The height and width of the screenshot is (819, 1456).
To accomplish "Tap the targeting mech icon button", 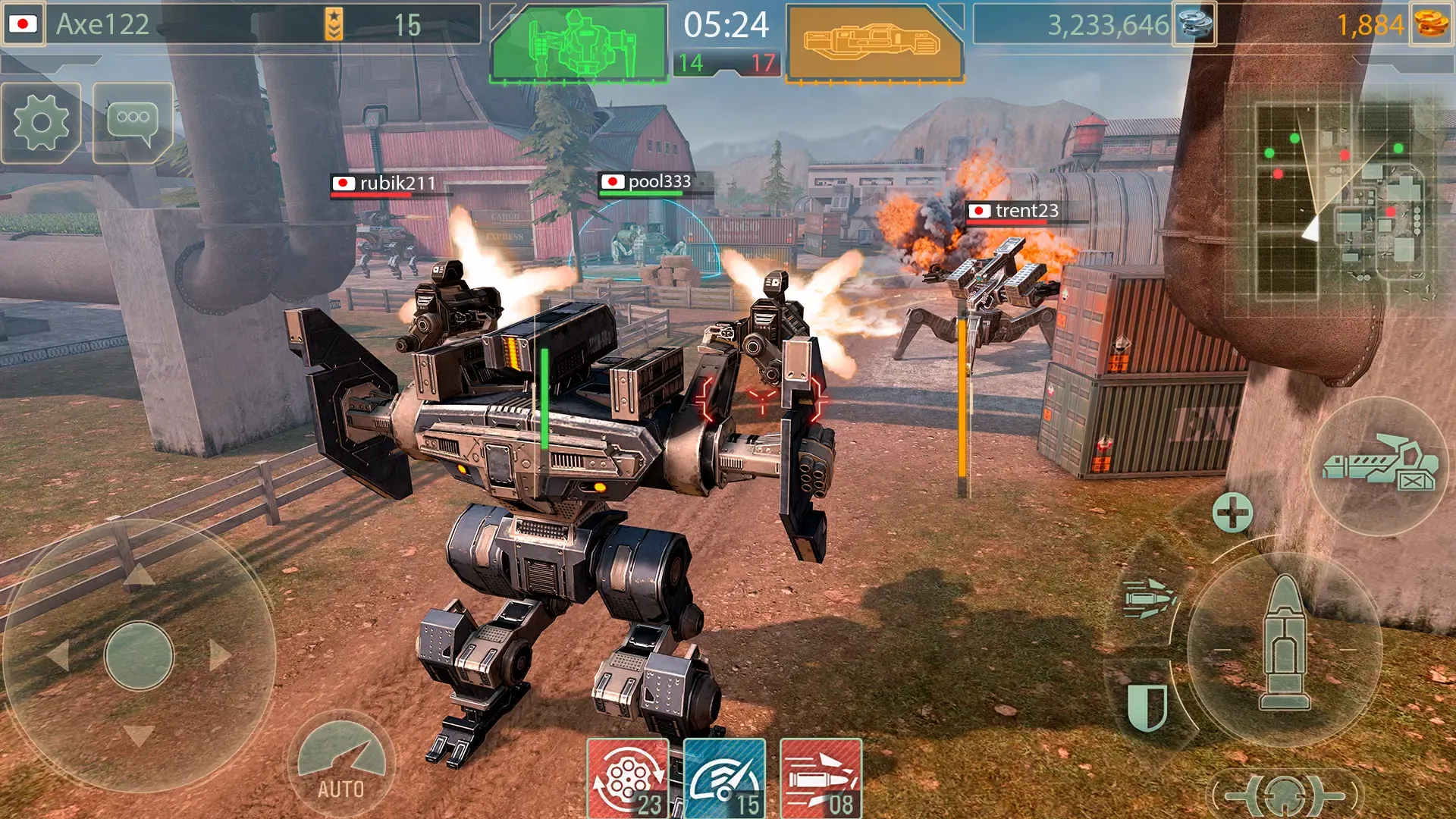I will 1284,795.
